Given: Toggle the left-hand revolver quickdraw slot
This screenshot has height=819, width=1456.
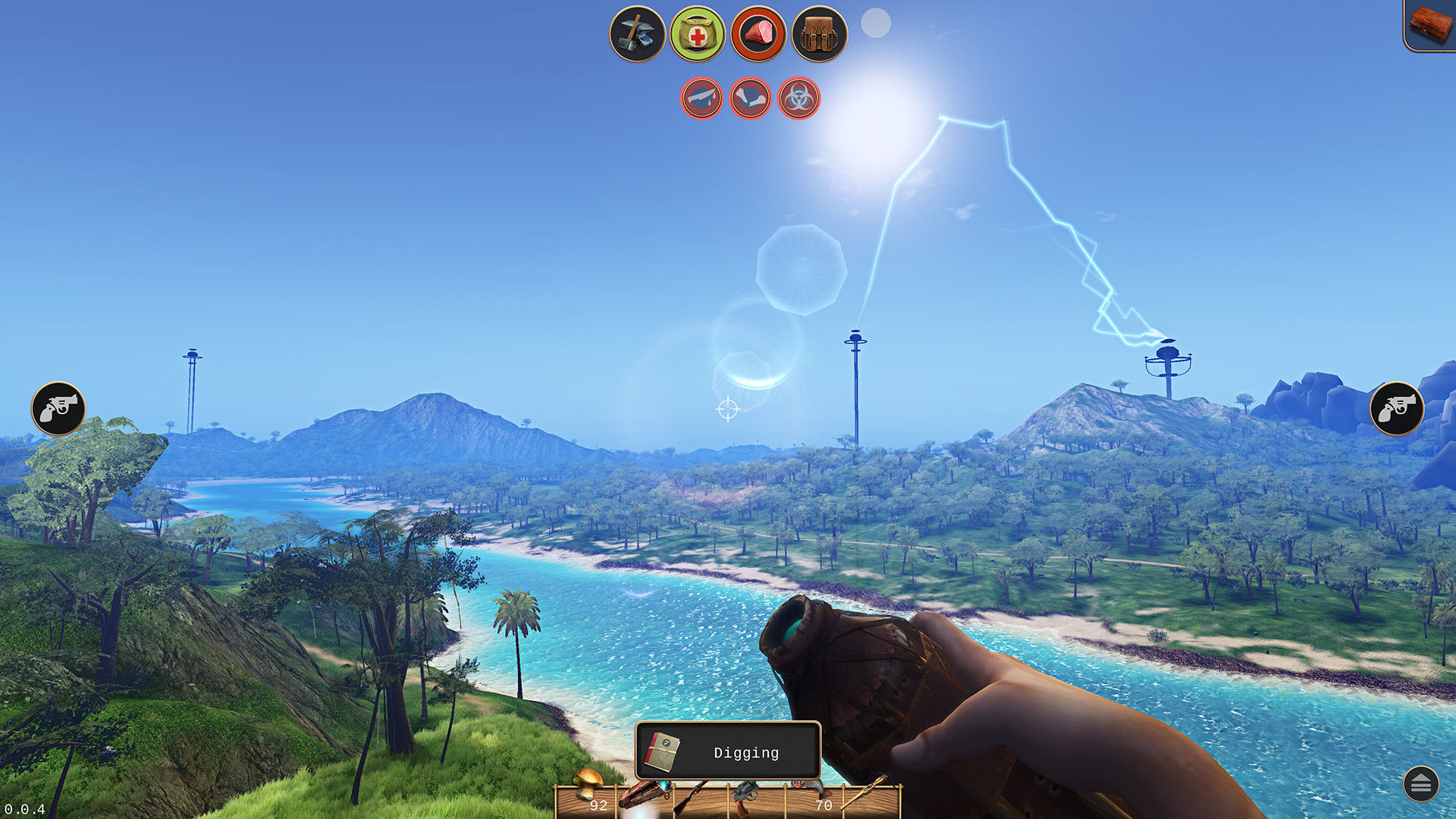Looking at the screenshot, I should [59, 409].
